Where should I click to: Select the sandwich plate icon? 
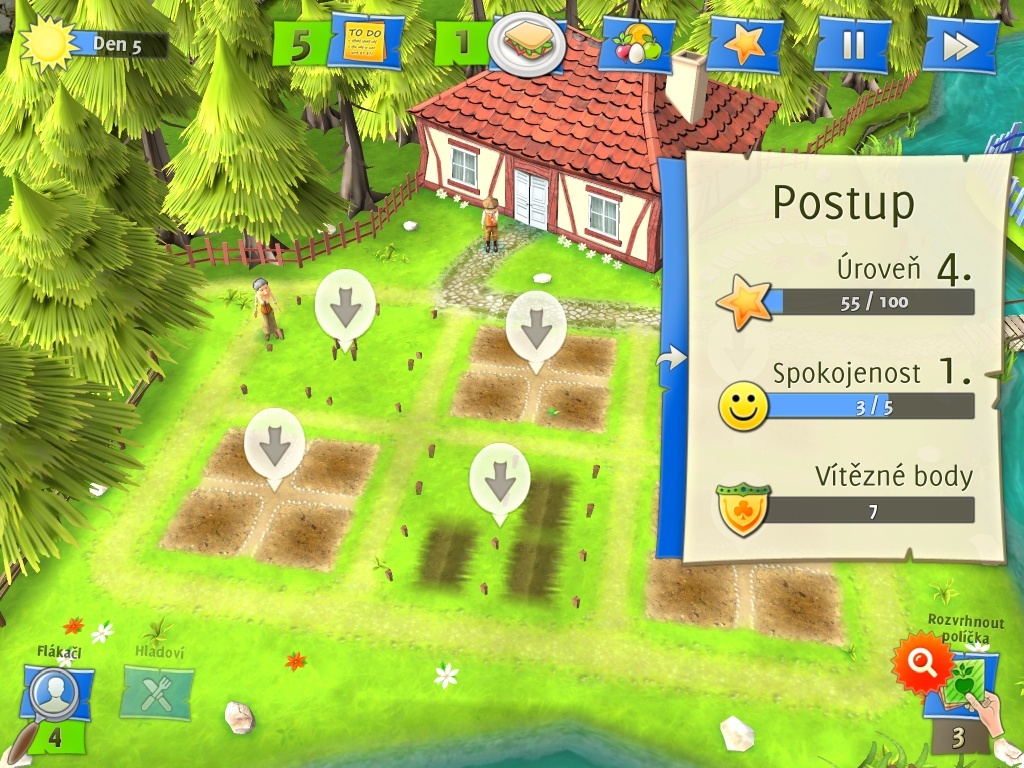click(527, 43)
